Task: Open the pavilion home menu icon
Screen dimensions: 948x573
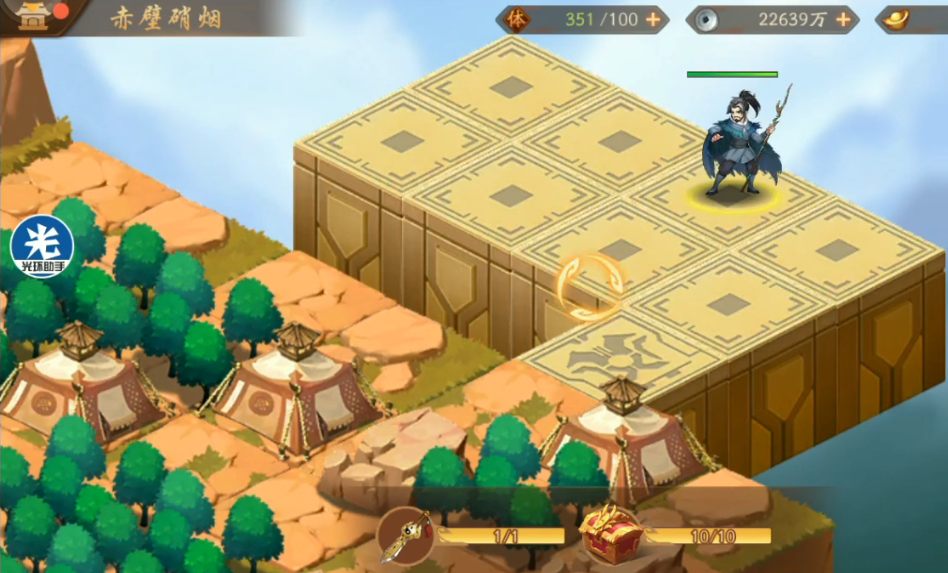Action: pyautogui.click(x=33, y=17)
